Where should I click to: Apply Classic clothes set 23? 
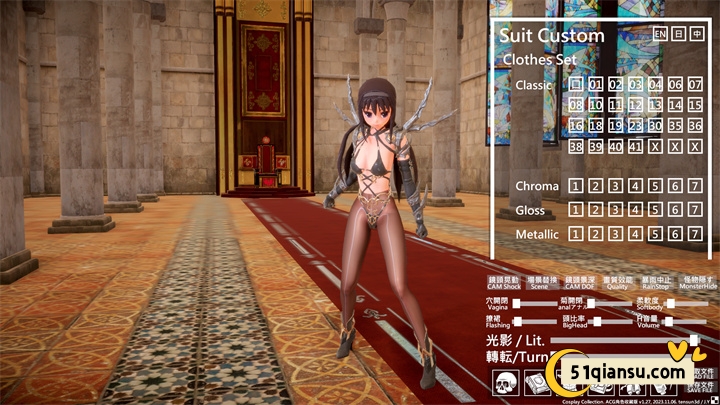tap(635, 126)
